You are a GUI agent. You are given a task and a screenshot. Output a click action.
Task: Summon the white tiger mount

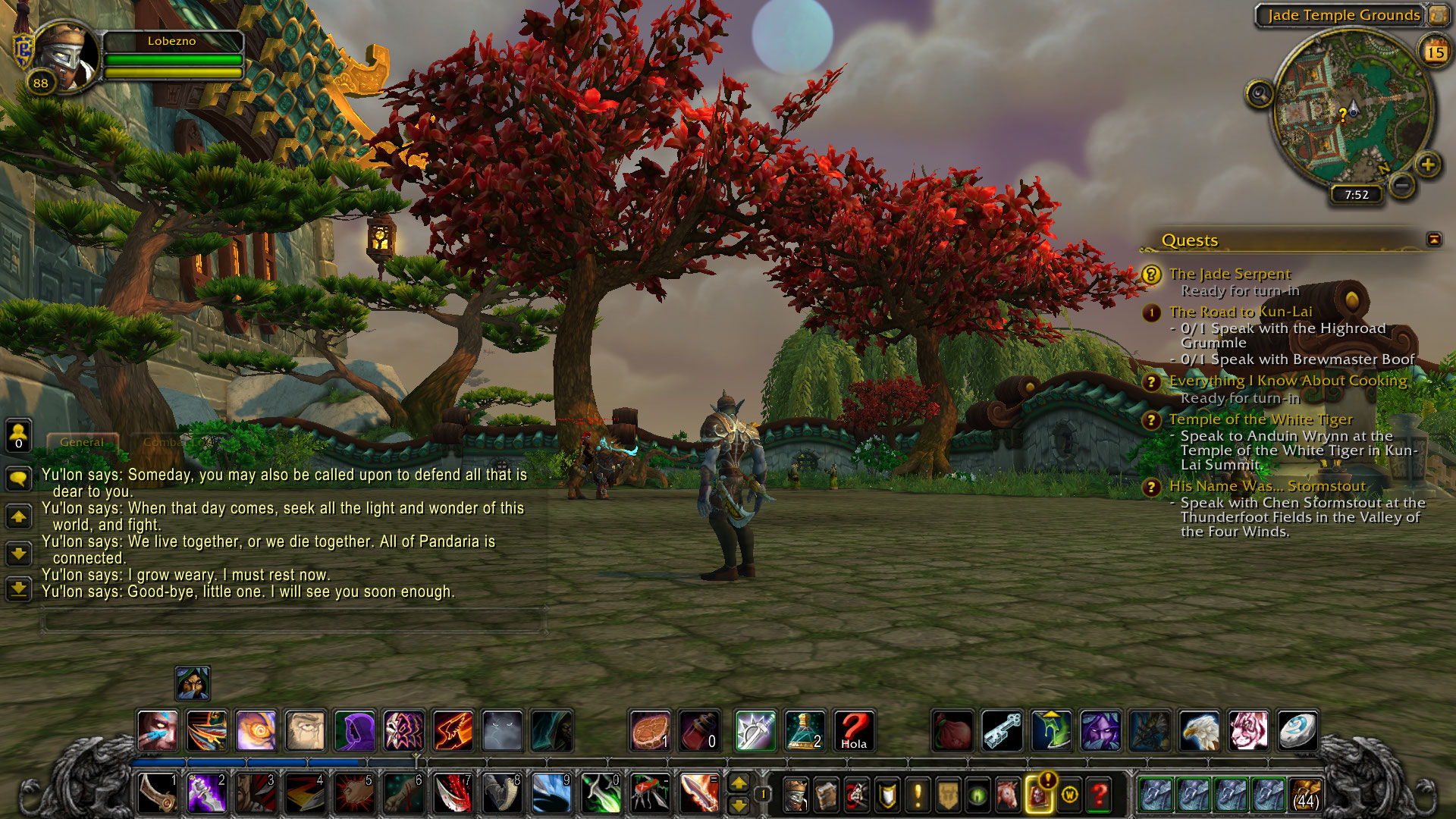pyautogui.click(x=1247, y=731)
